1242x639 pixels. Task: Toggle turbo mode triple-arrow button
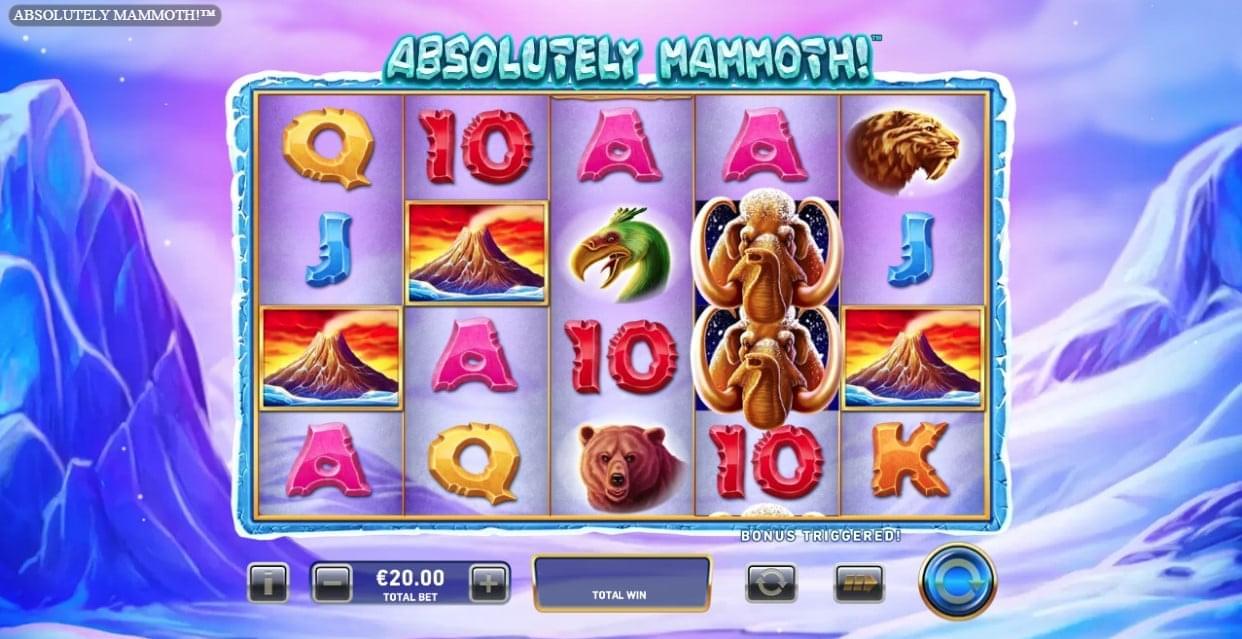coord(859,582)
